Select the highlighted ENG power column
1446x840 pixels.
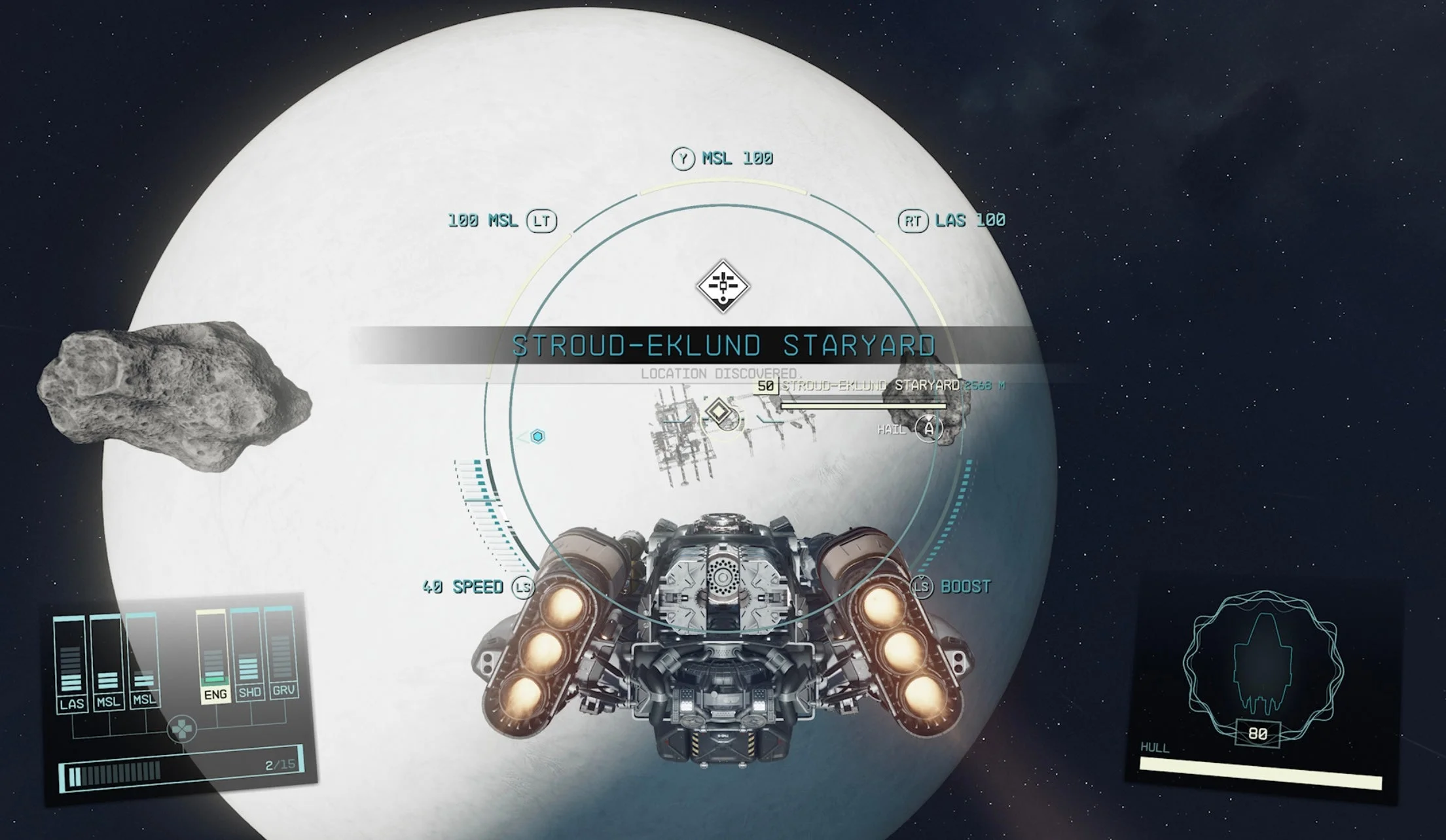(213, 654)
